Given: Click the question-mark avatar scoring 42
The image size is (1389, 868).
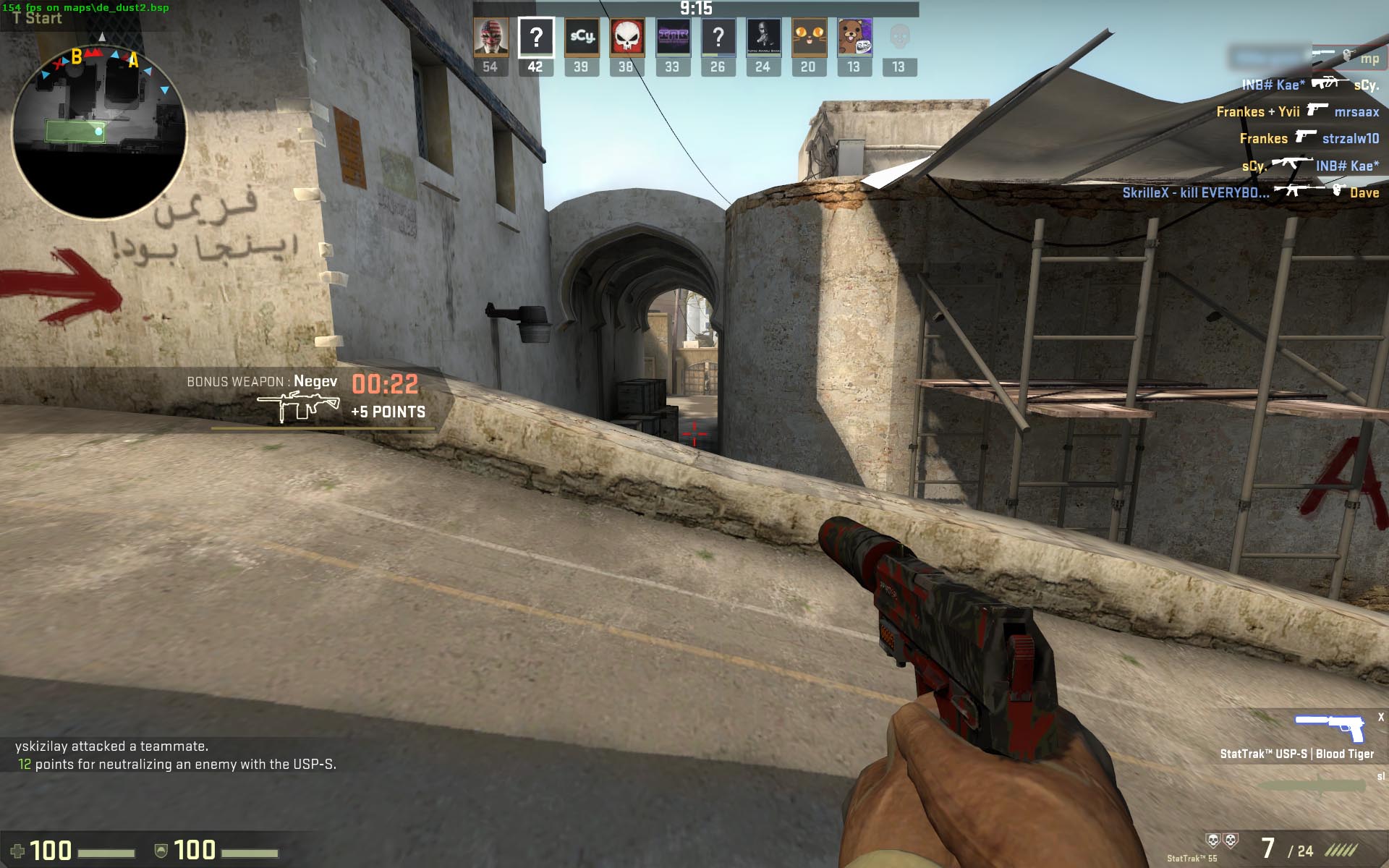Looking at the screenshot, I should (x=536, y=38).
